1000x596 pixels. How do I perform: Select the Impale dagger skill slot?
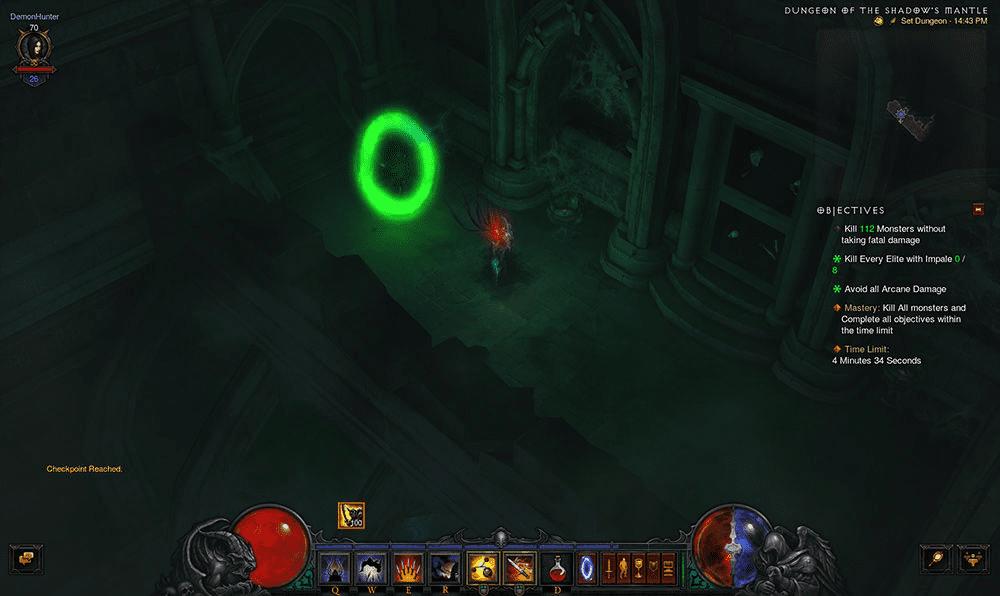click(x=519, y=567)
